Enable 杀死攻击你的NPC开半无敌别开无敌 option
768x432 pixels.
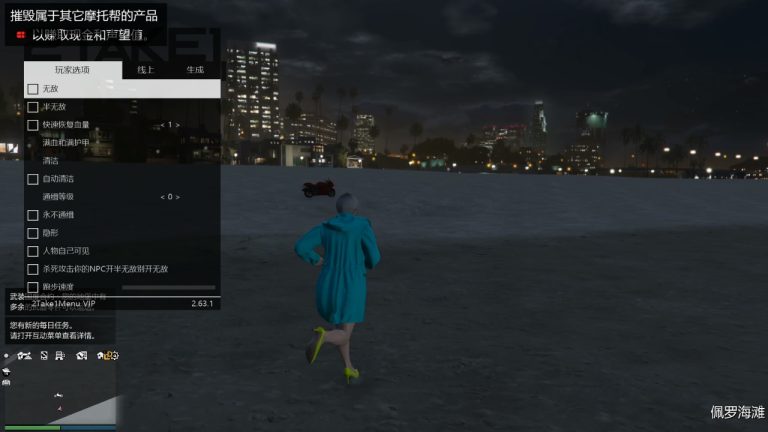[x=33, y=269]
